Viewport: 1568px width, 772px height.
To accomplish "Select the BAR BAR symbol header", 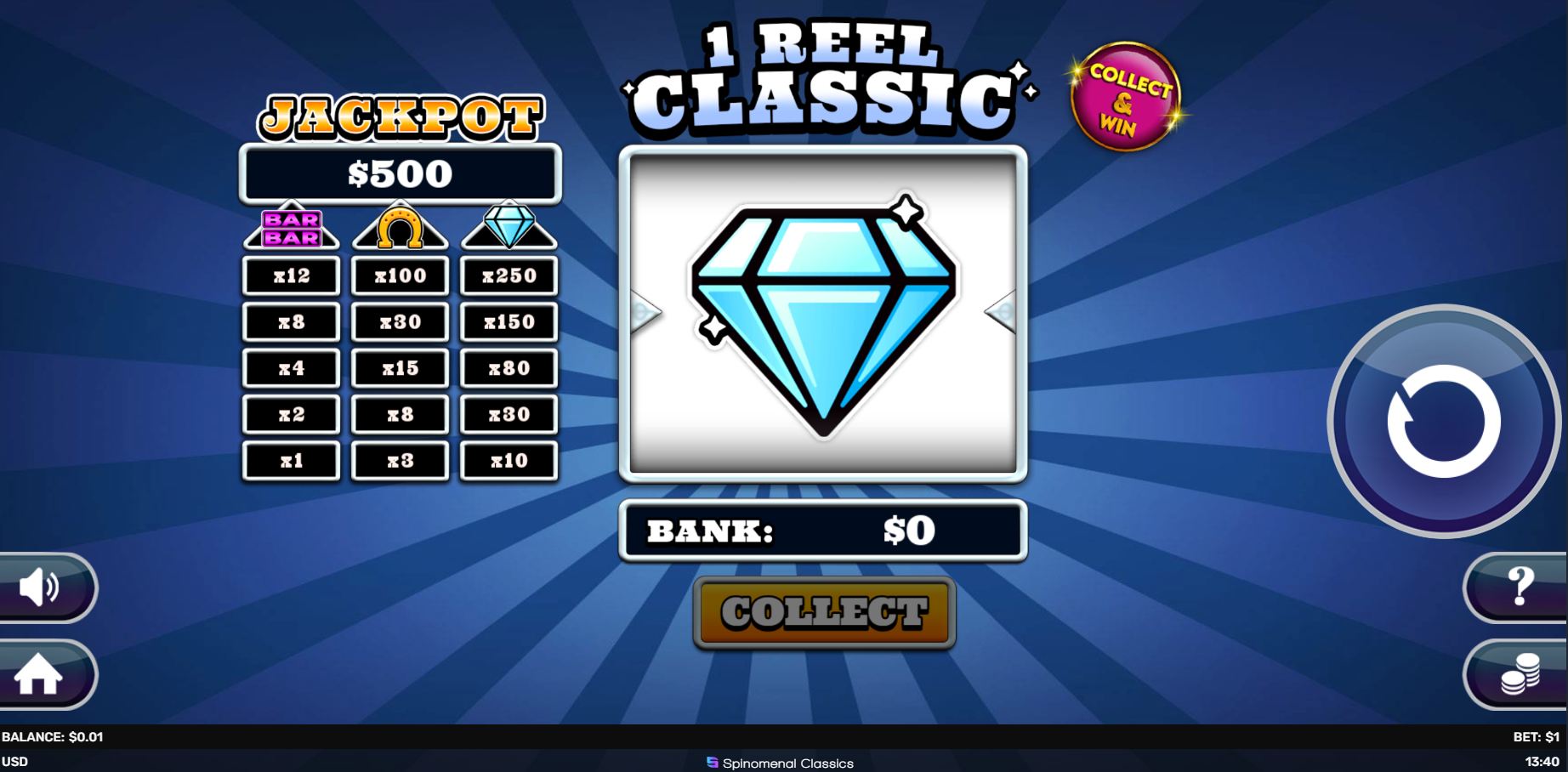I will coord(291,227).
